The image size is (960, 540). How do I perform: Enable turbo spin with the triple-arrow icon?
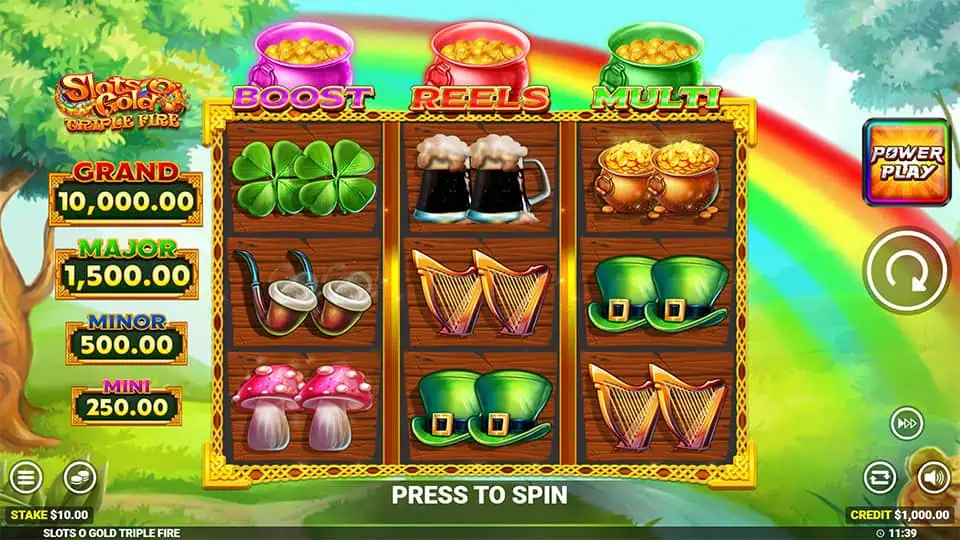(905, 425)
